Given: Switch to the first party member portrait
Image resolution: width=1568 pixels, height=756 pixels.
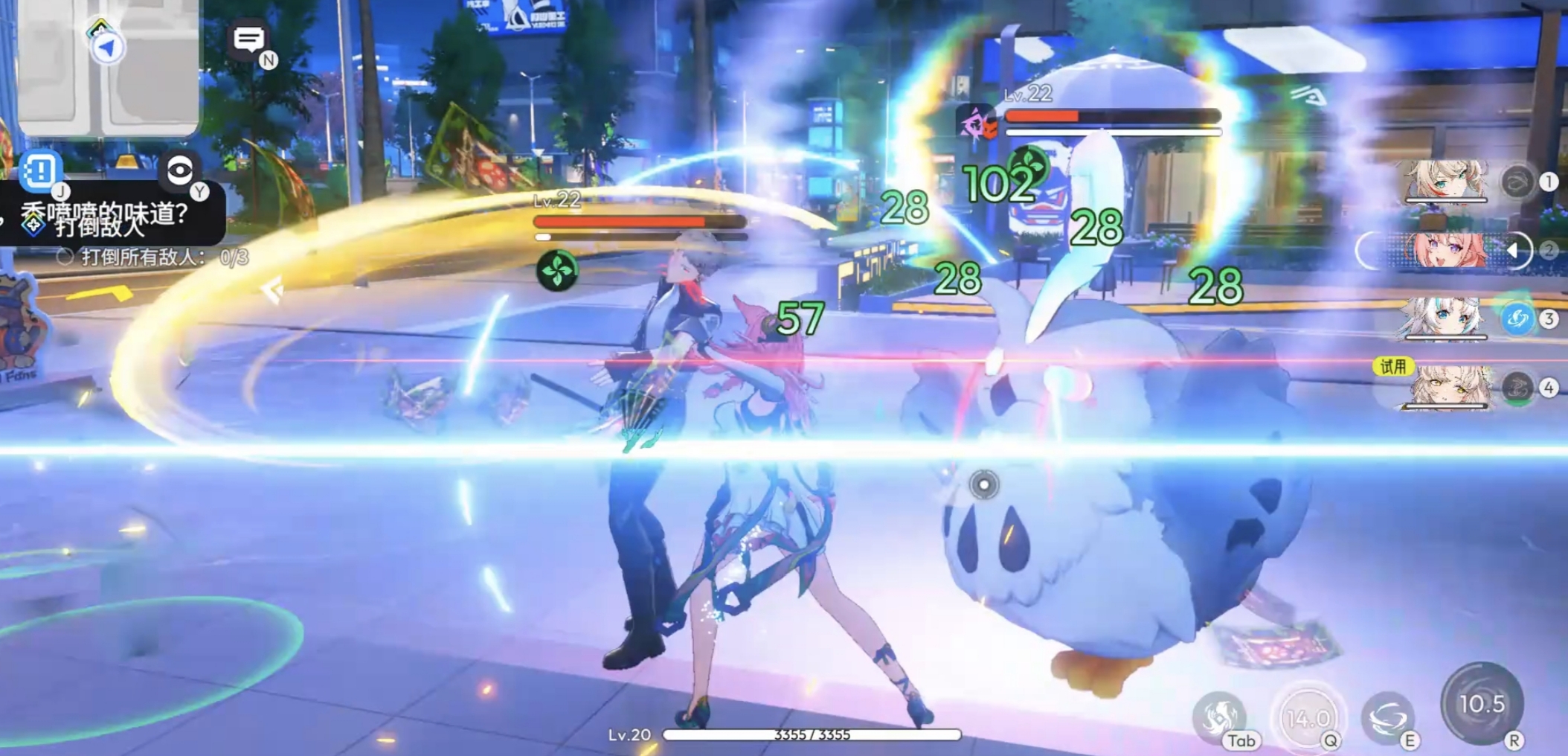Looking at the screenshot, I should coord(1445,181).
